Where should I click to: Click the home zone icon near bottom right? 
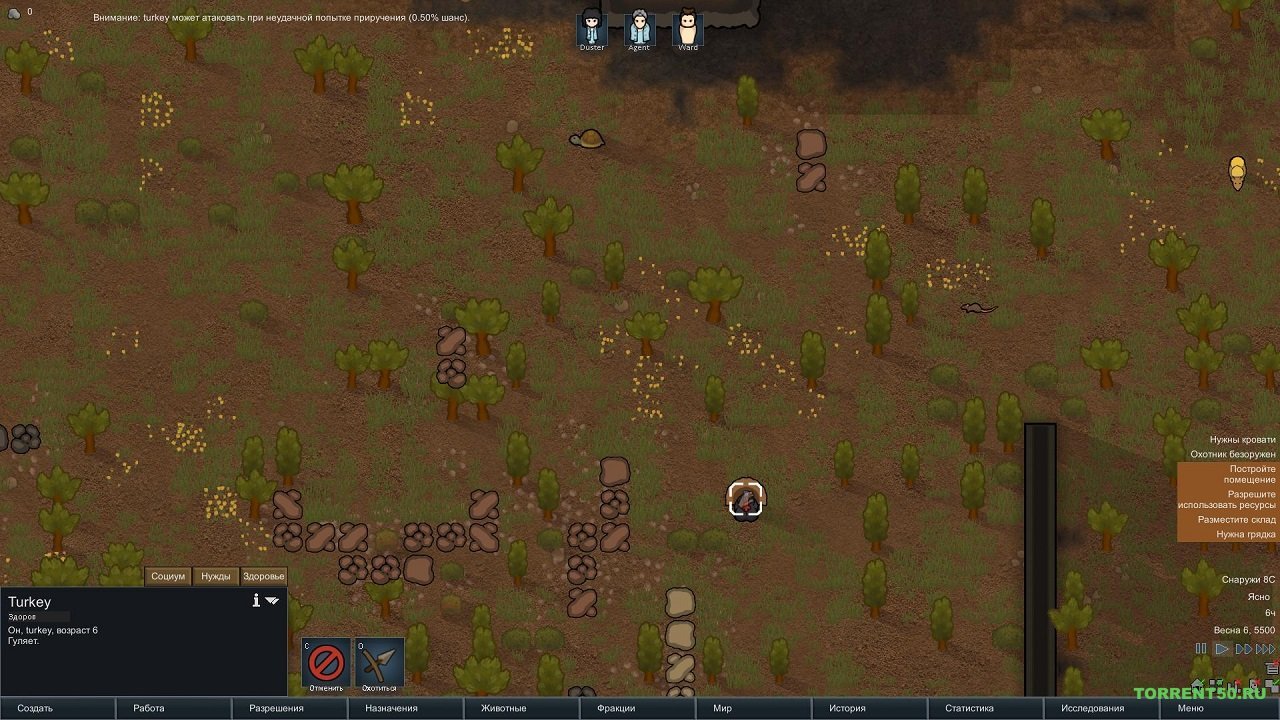(x=1197, y=685)
